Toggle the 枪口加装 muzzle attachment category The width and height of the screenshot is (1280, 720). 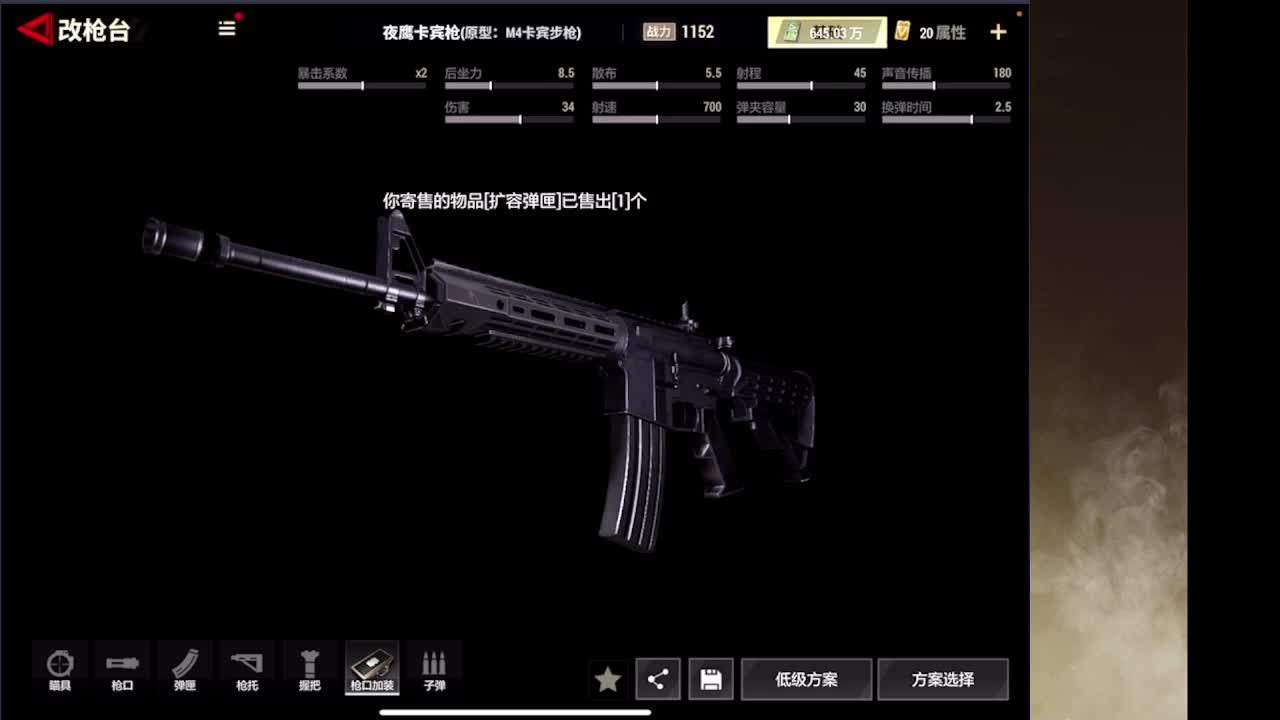(371, 668)
